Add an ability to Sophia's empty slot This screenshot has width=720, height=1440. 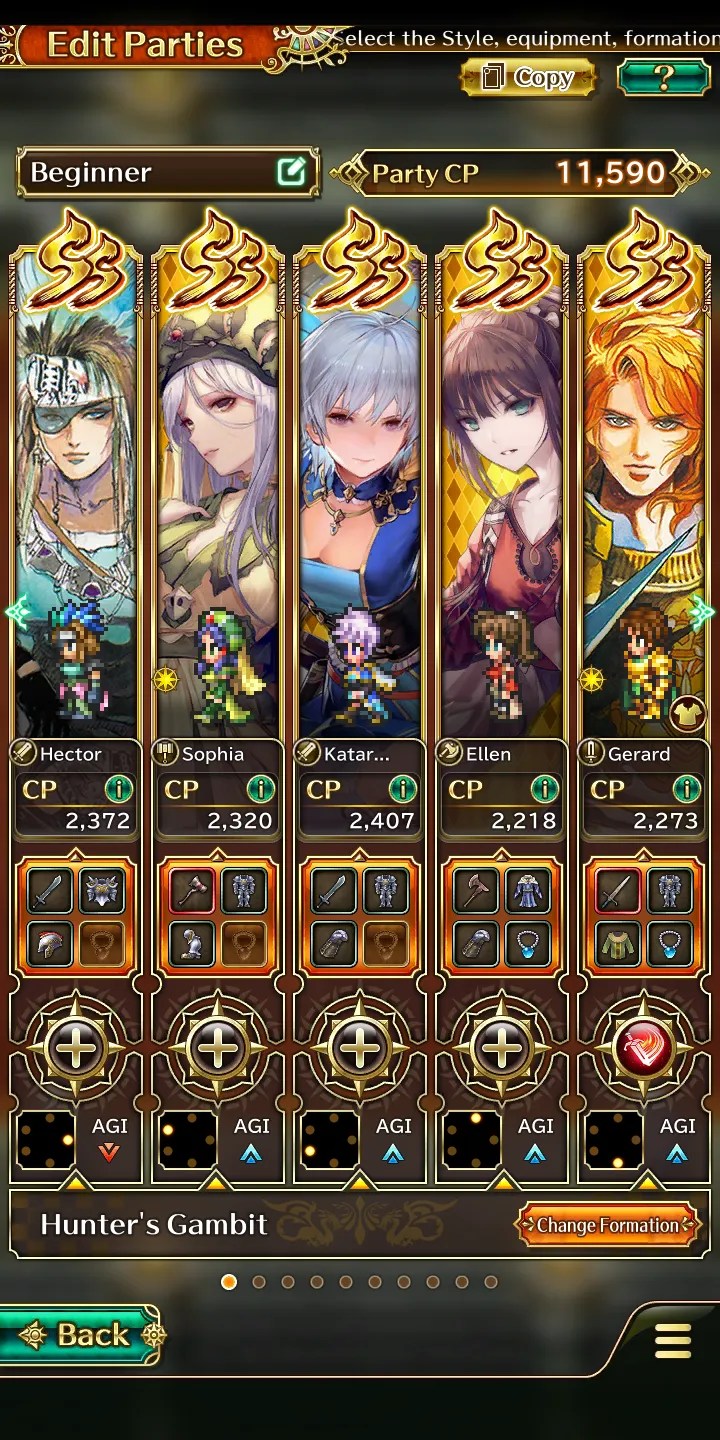click(218, 1049)
